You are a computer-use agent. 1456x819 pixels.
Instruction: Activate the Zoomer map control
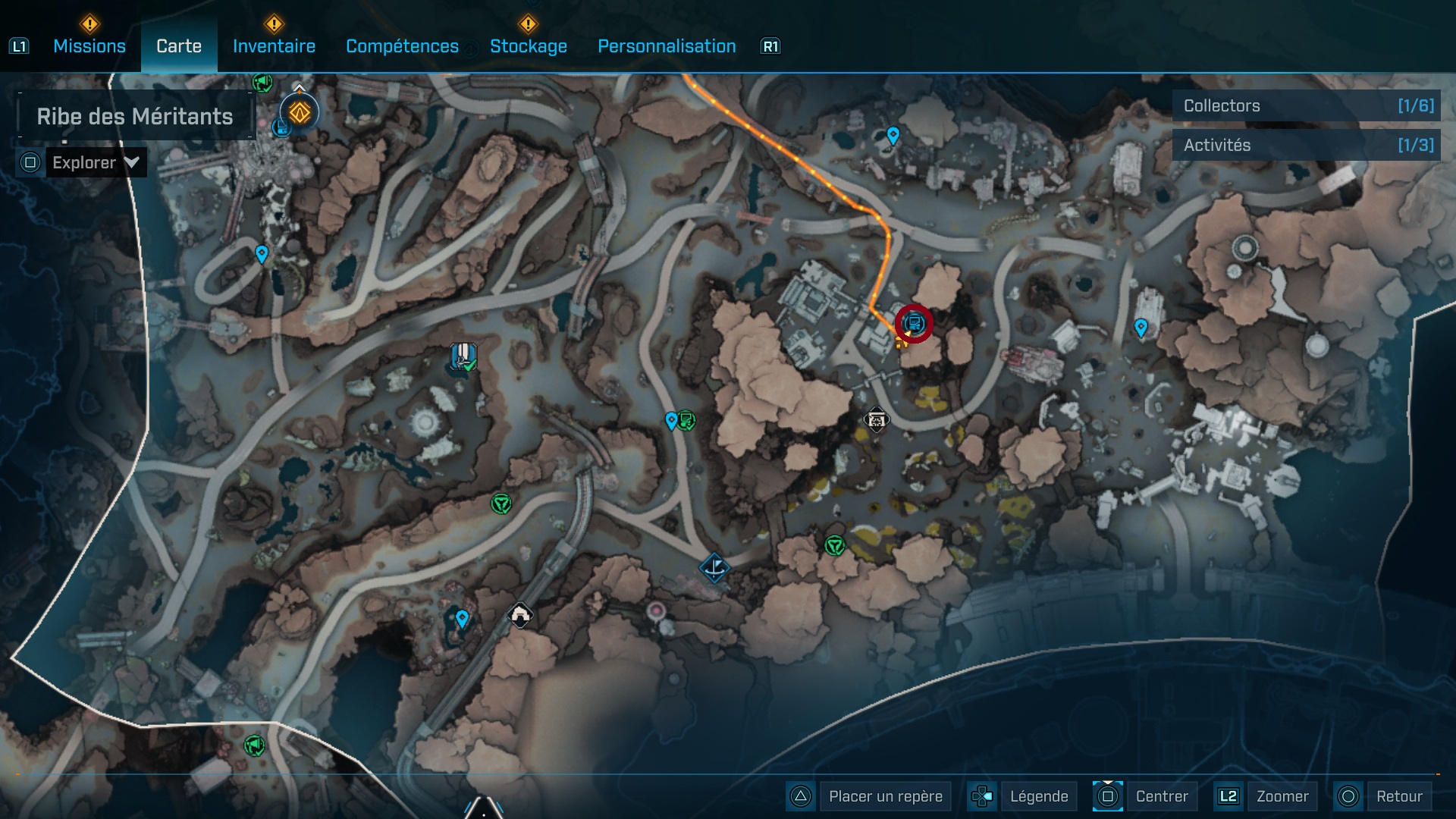1282,796
